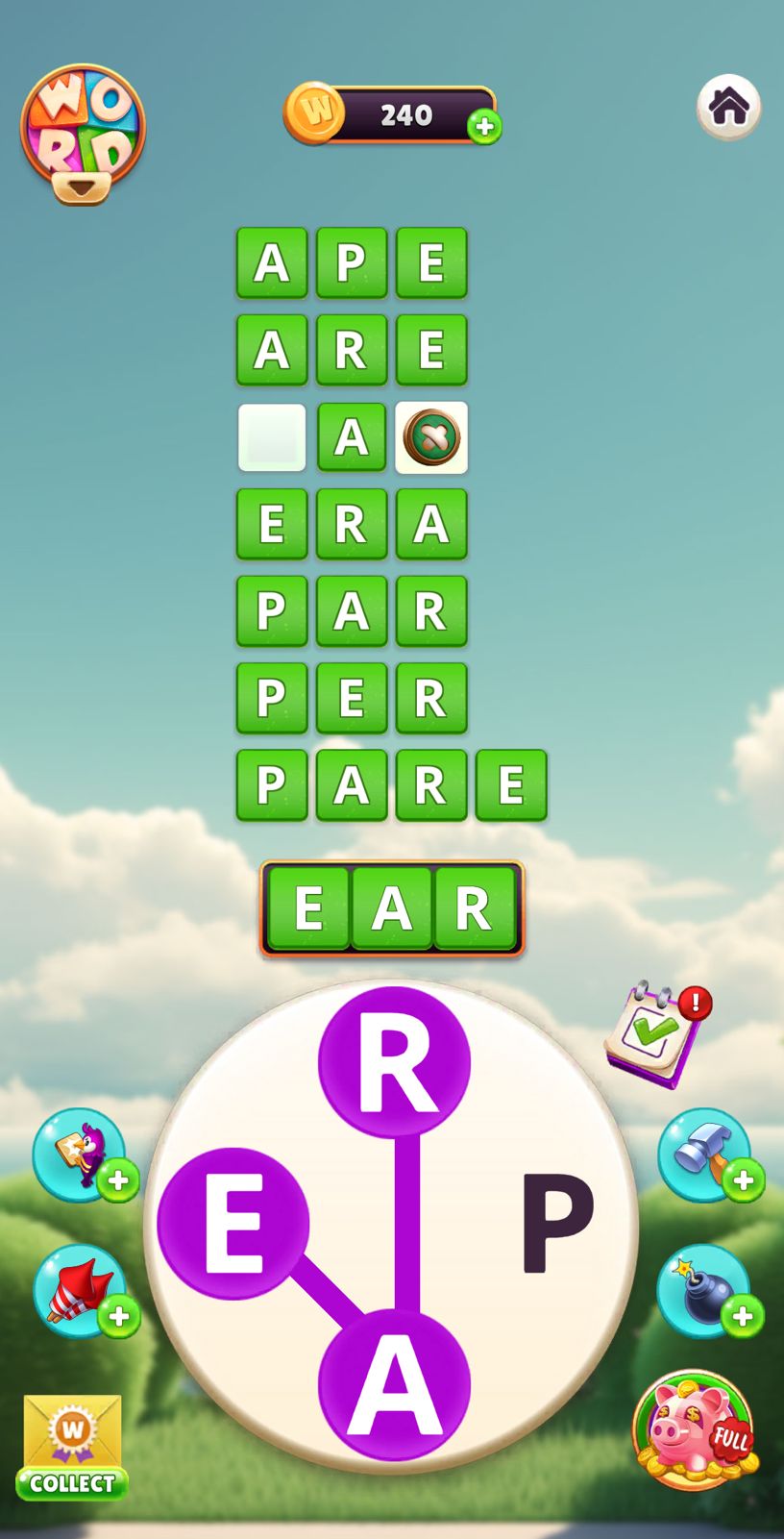This screenshot has height=1539, width=784.
Task: Go back to the home screen
Action: 728,107
